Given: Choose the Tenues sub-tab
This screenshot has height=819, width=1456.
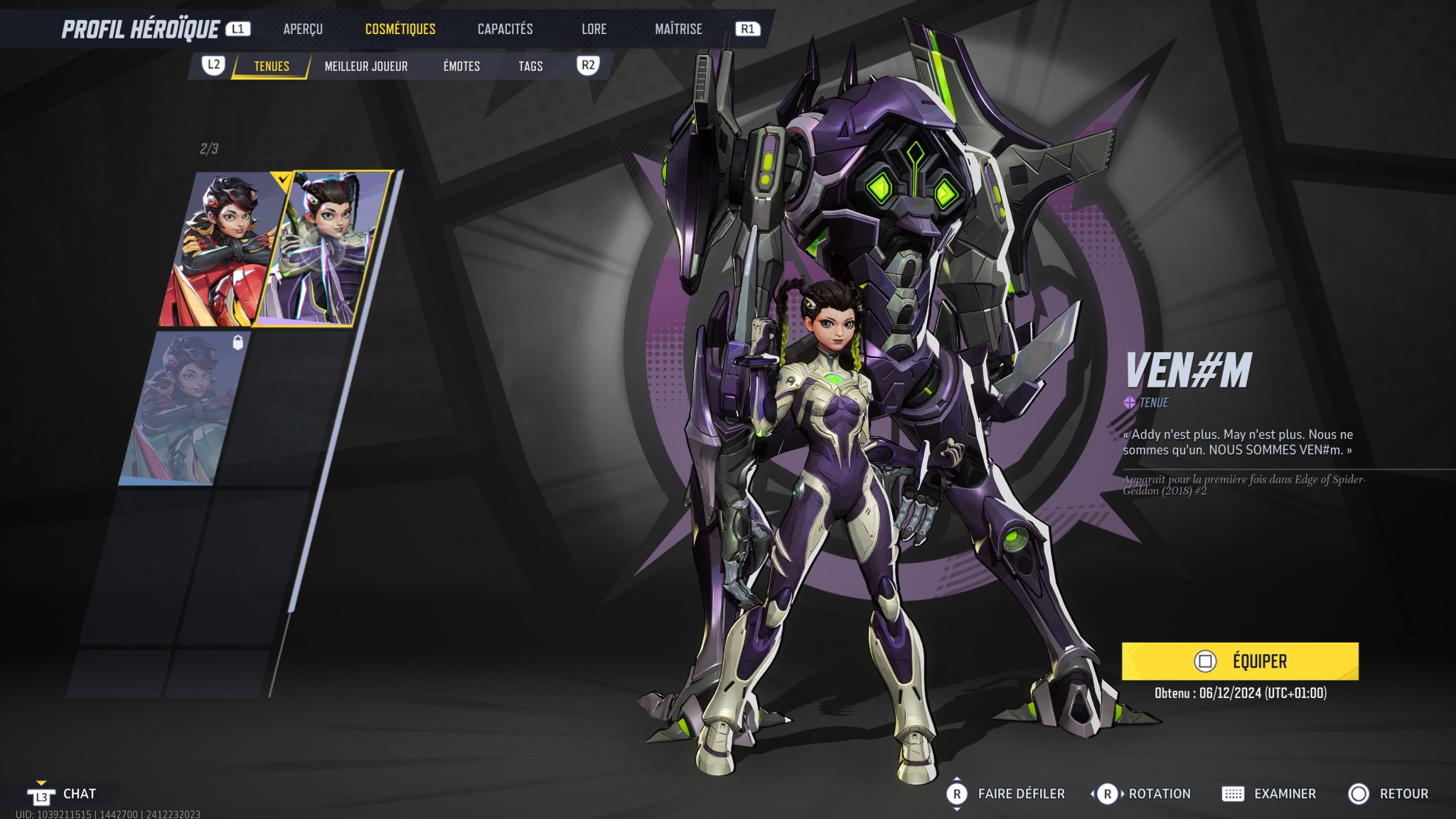Looking at the screenshot, I should pos(272,66).
